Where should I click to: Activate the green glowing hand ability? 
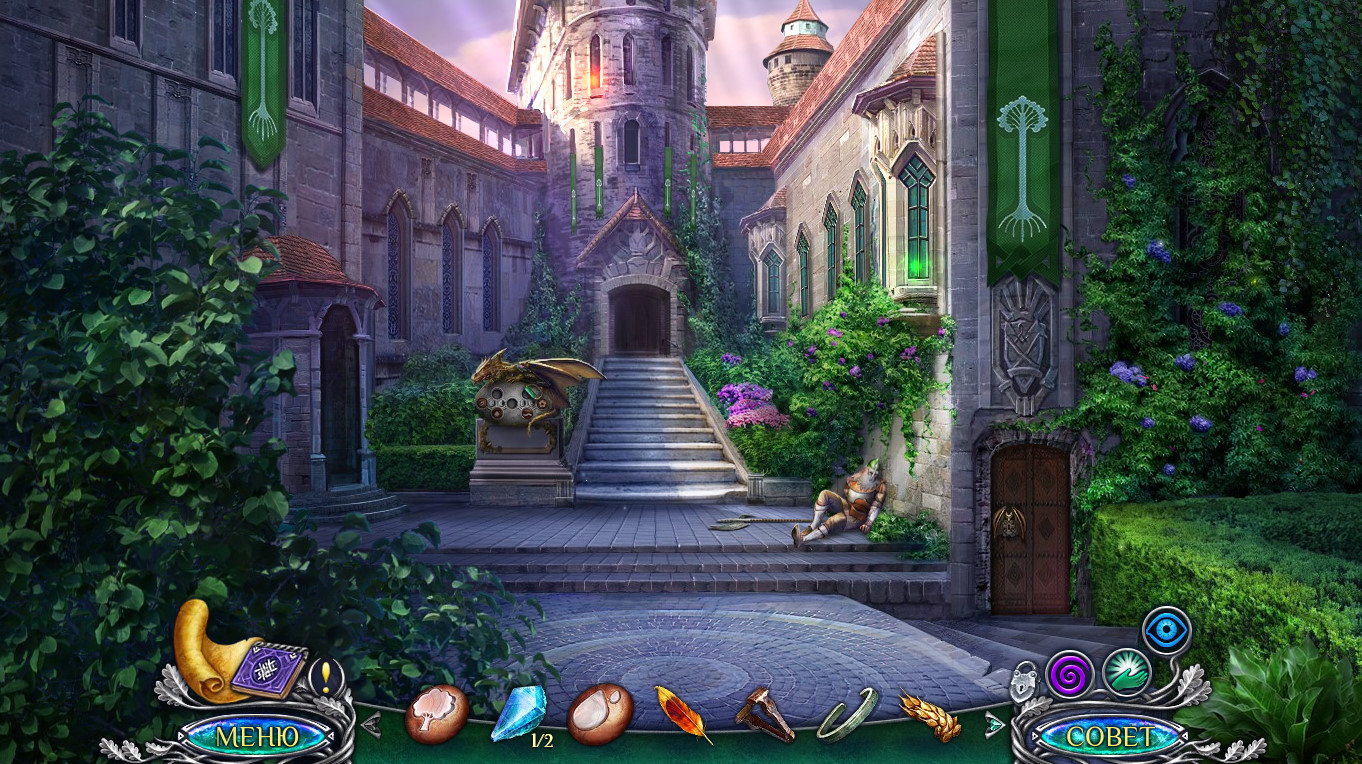pyautogui.click(x=1127, y=672)
